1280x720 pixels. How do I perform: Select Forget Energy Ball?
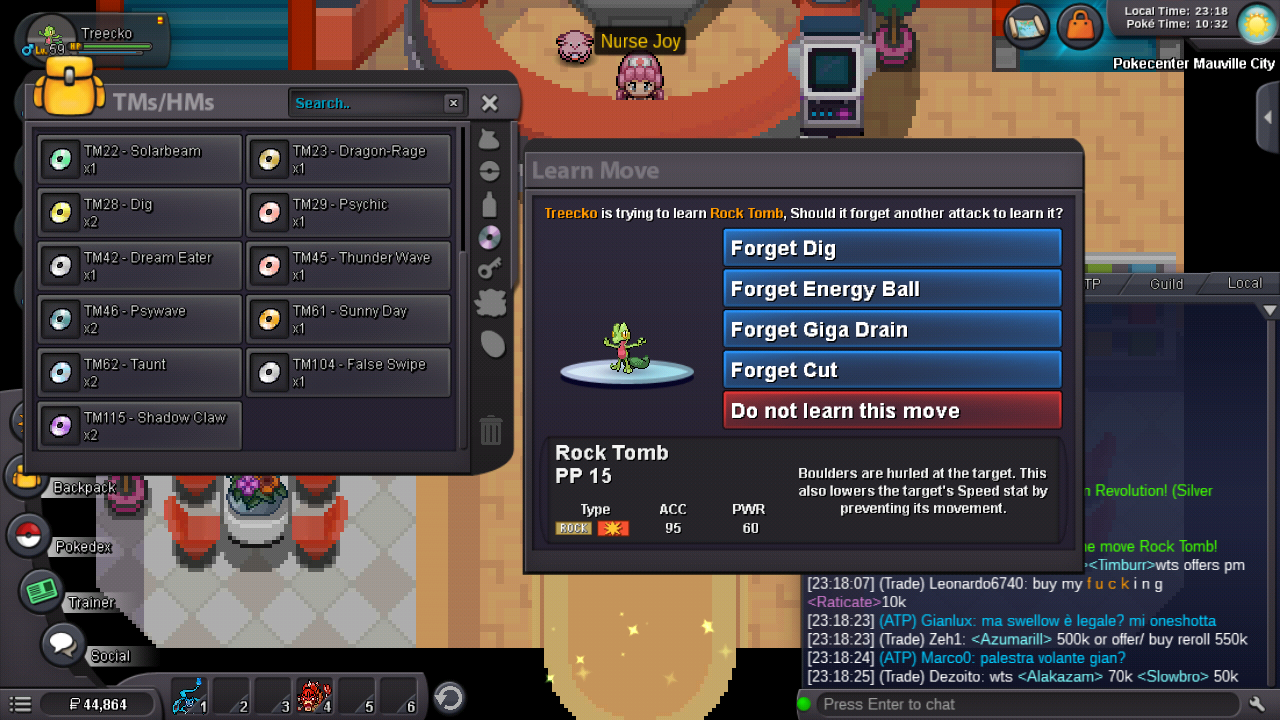click(891, 289)
